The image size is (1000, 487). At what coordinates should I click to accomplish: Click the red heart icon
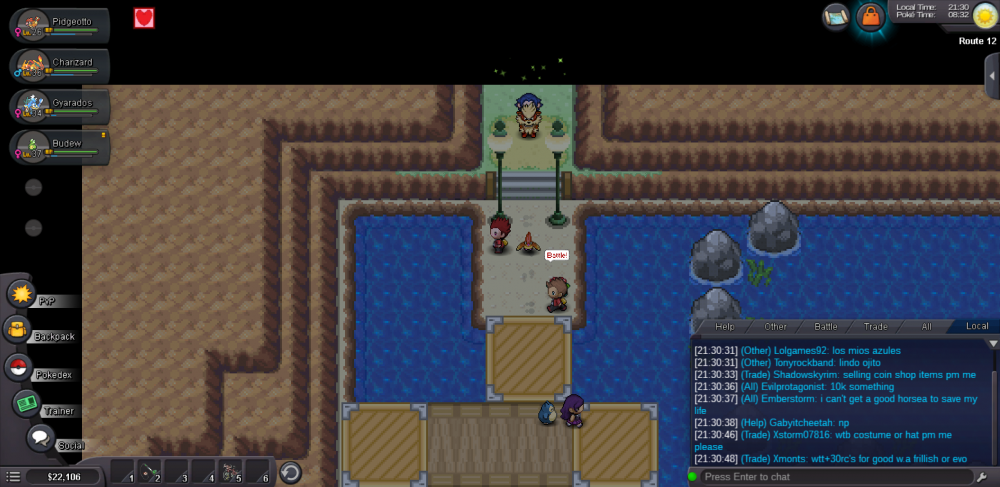click(144, 17)
